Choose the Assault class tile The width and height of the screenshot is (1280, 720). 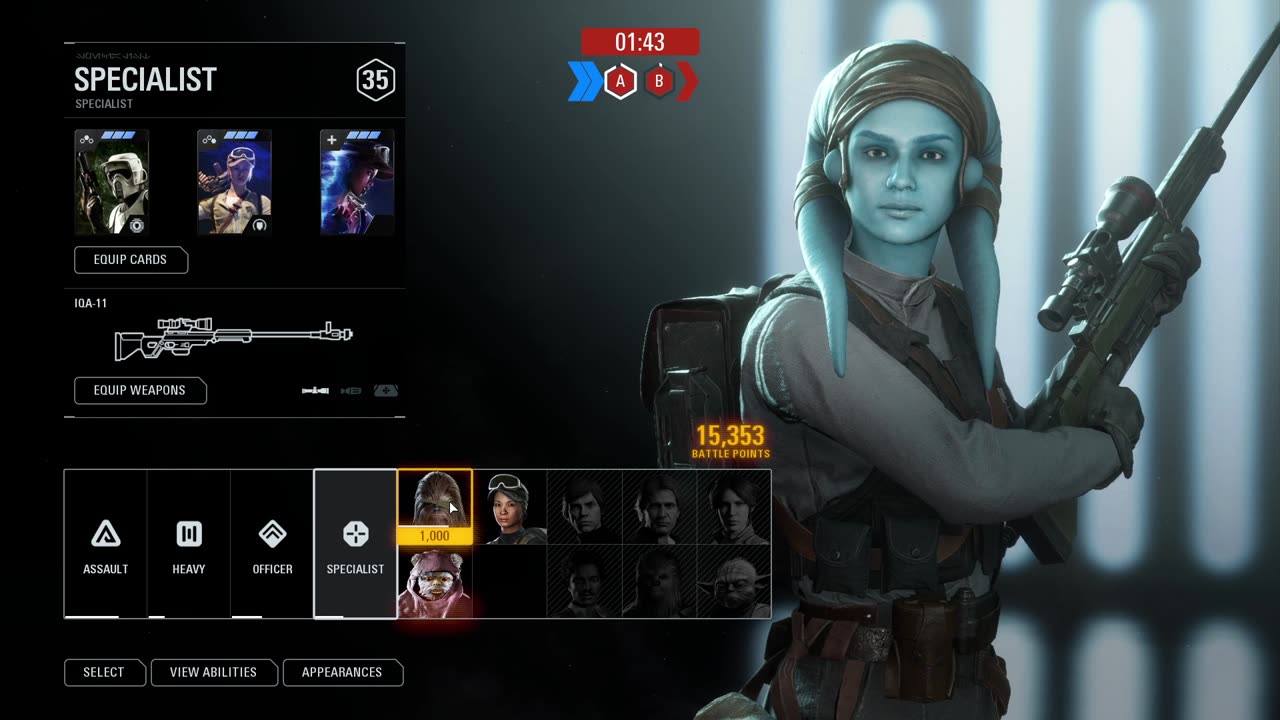click(x=106, y=544)
